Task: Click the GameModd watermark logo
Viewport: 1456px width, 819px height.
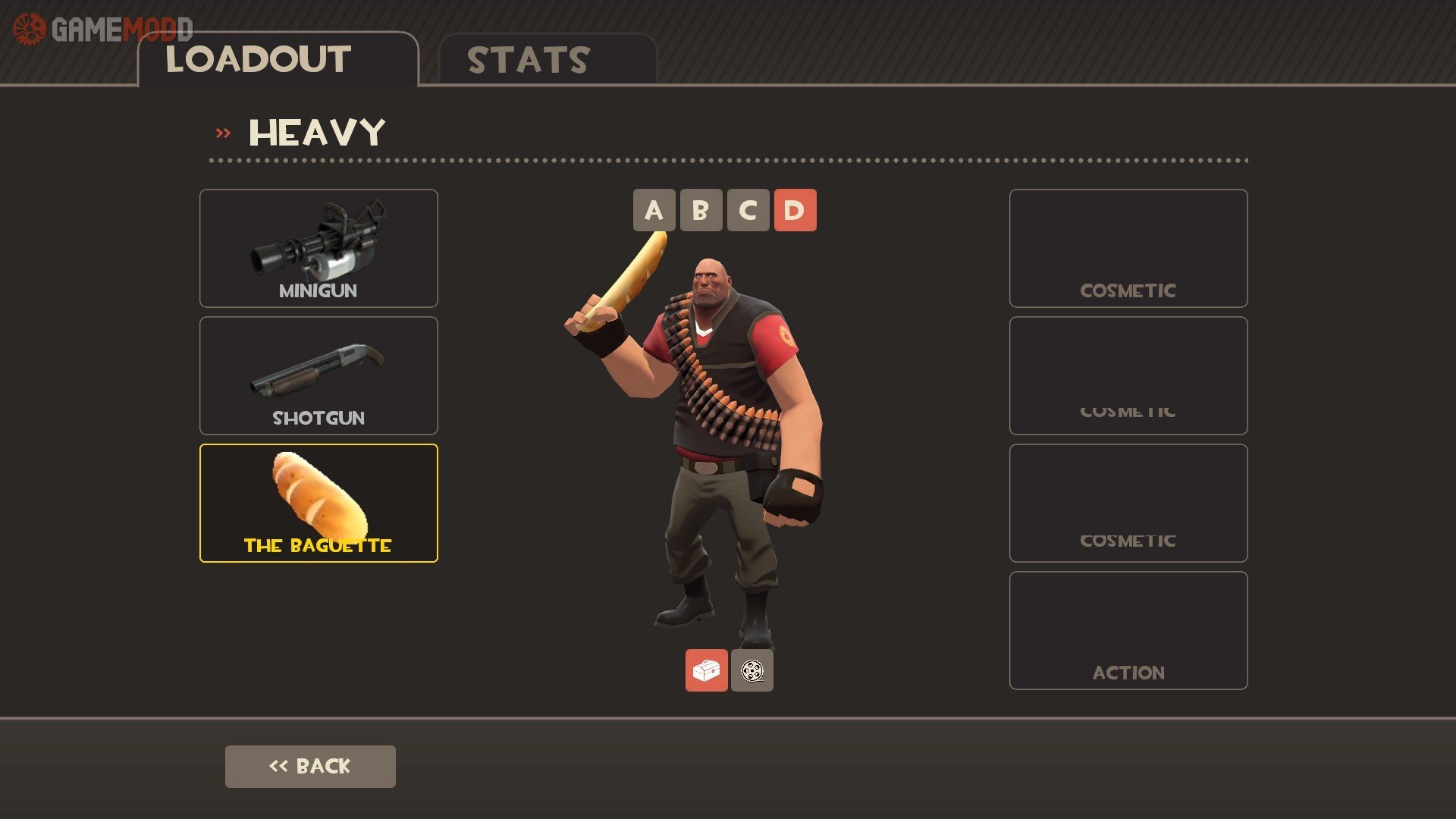Action: click(x=102, y=30)
